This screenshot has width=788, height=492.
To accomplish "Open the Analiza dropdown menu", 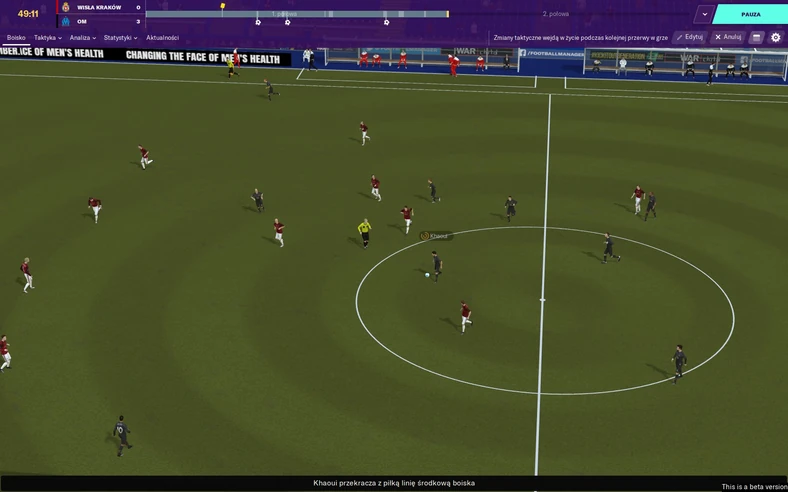I will pos(83,38).
